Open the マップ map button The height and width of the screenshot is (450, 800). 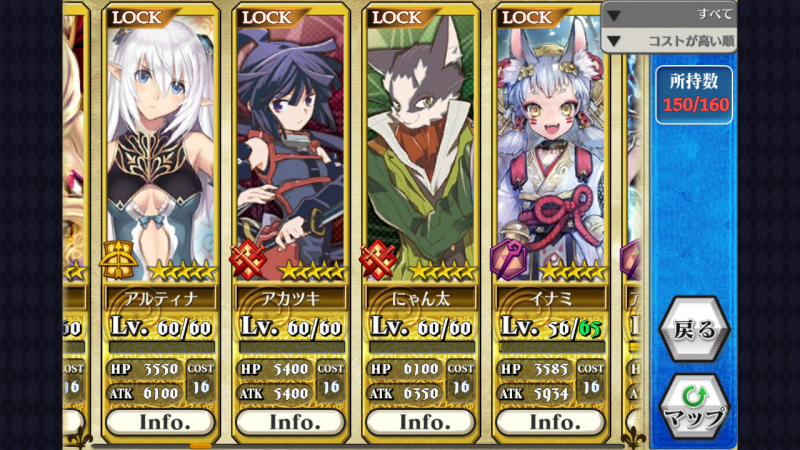[693, 405]
